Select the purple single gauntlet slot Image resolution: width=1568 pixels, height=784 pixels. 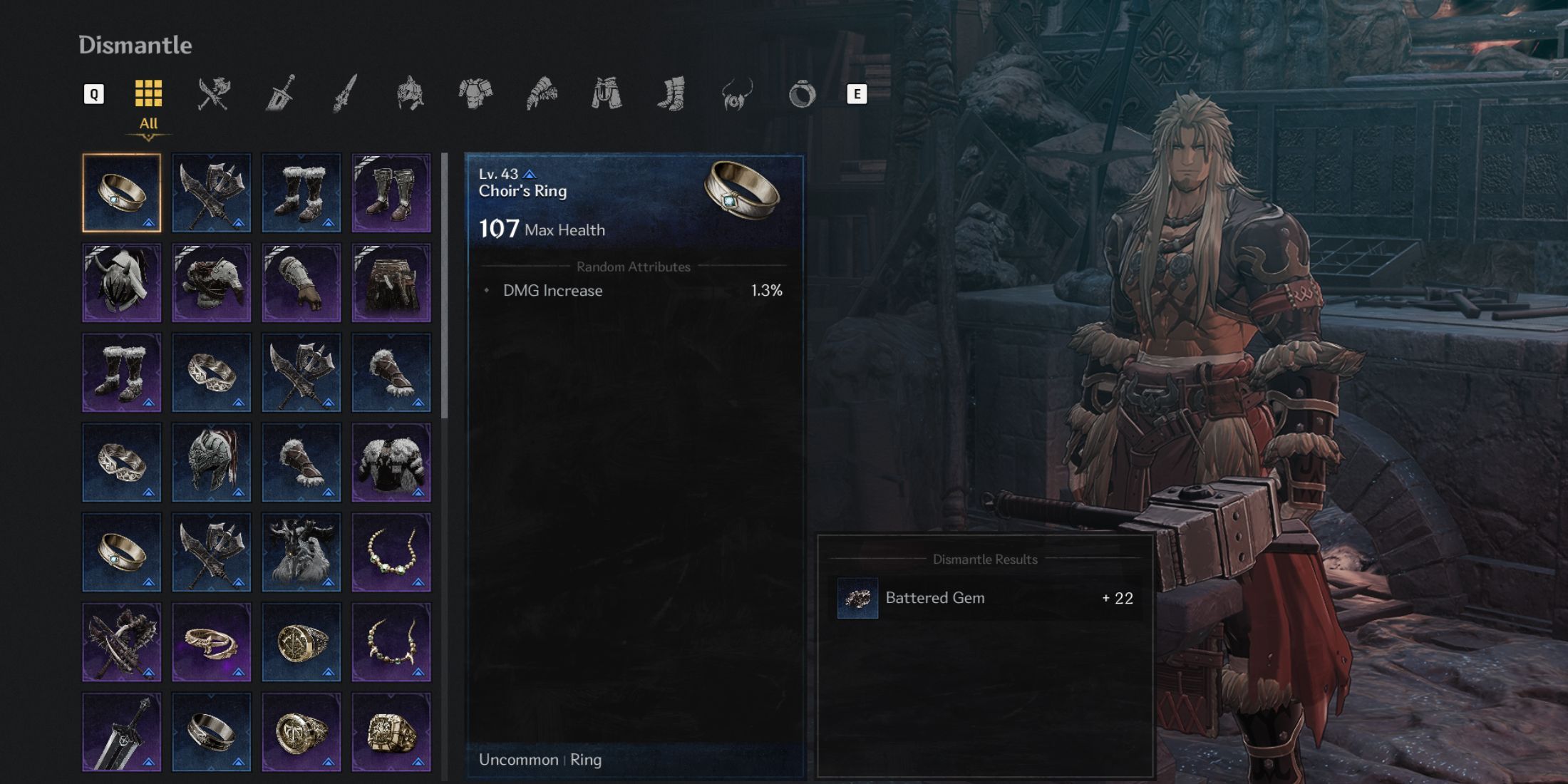(x=301, y=283)
